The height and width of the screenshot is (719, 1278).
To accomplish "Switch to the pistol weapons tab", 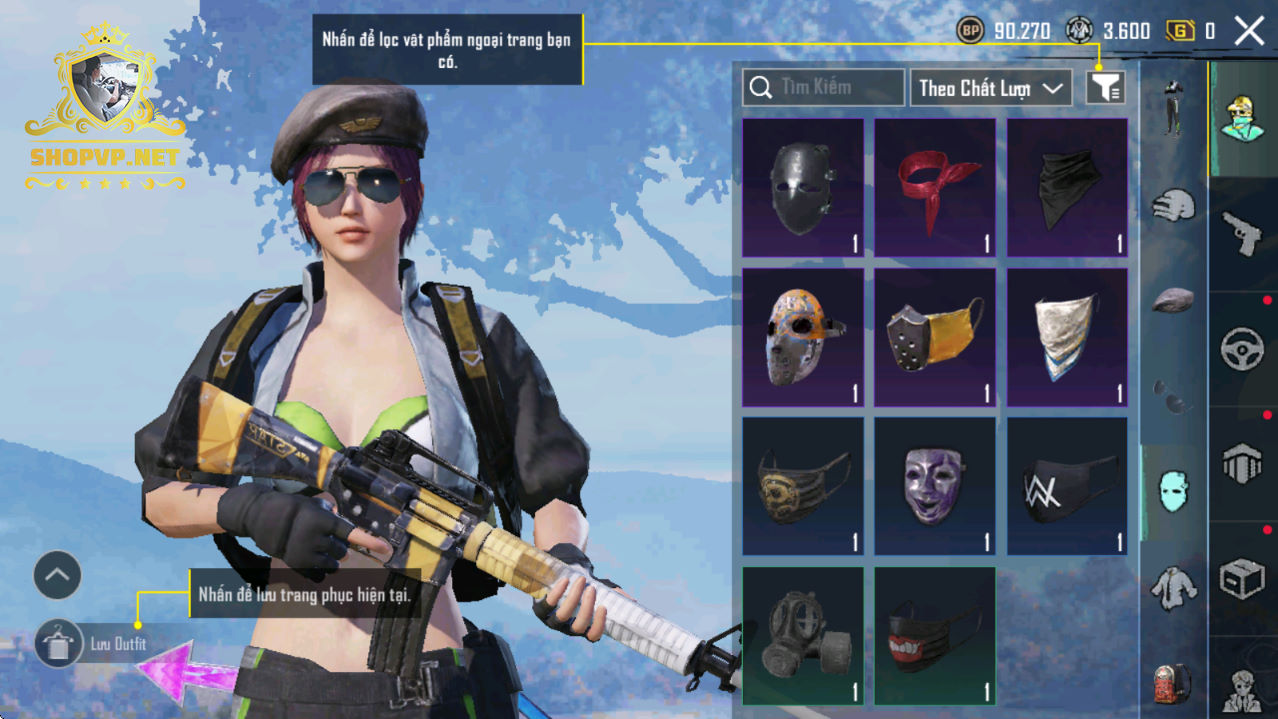I will pos(1242,234).
